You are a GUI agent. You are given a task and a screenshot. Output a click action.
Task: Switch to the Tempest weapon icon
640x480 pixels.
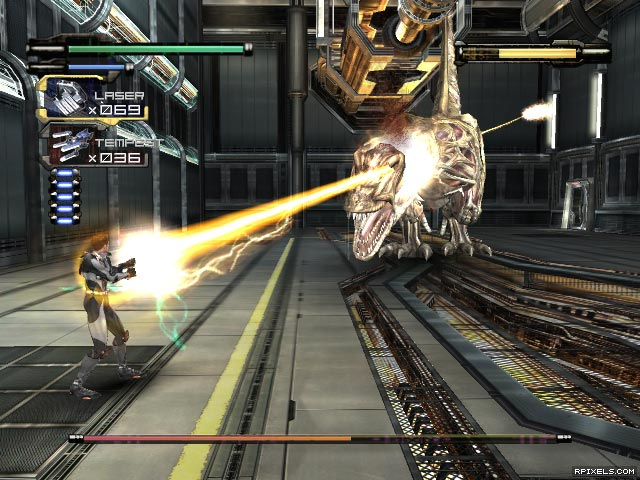[66, 144]
